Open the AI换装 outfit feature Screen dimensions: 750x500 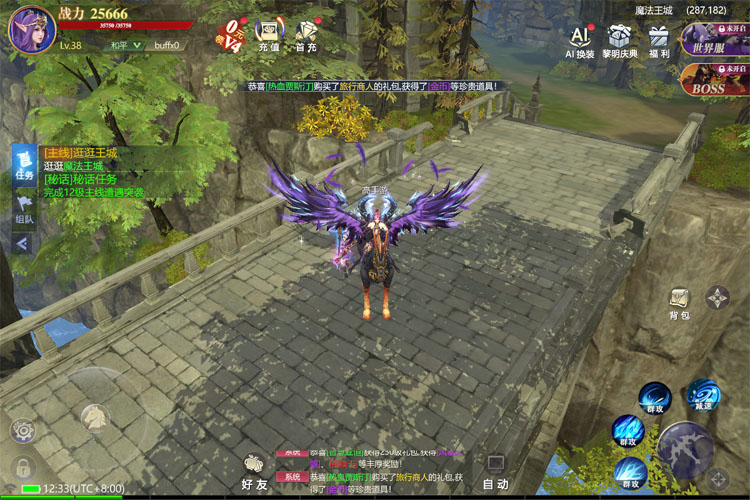[580, 41]
